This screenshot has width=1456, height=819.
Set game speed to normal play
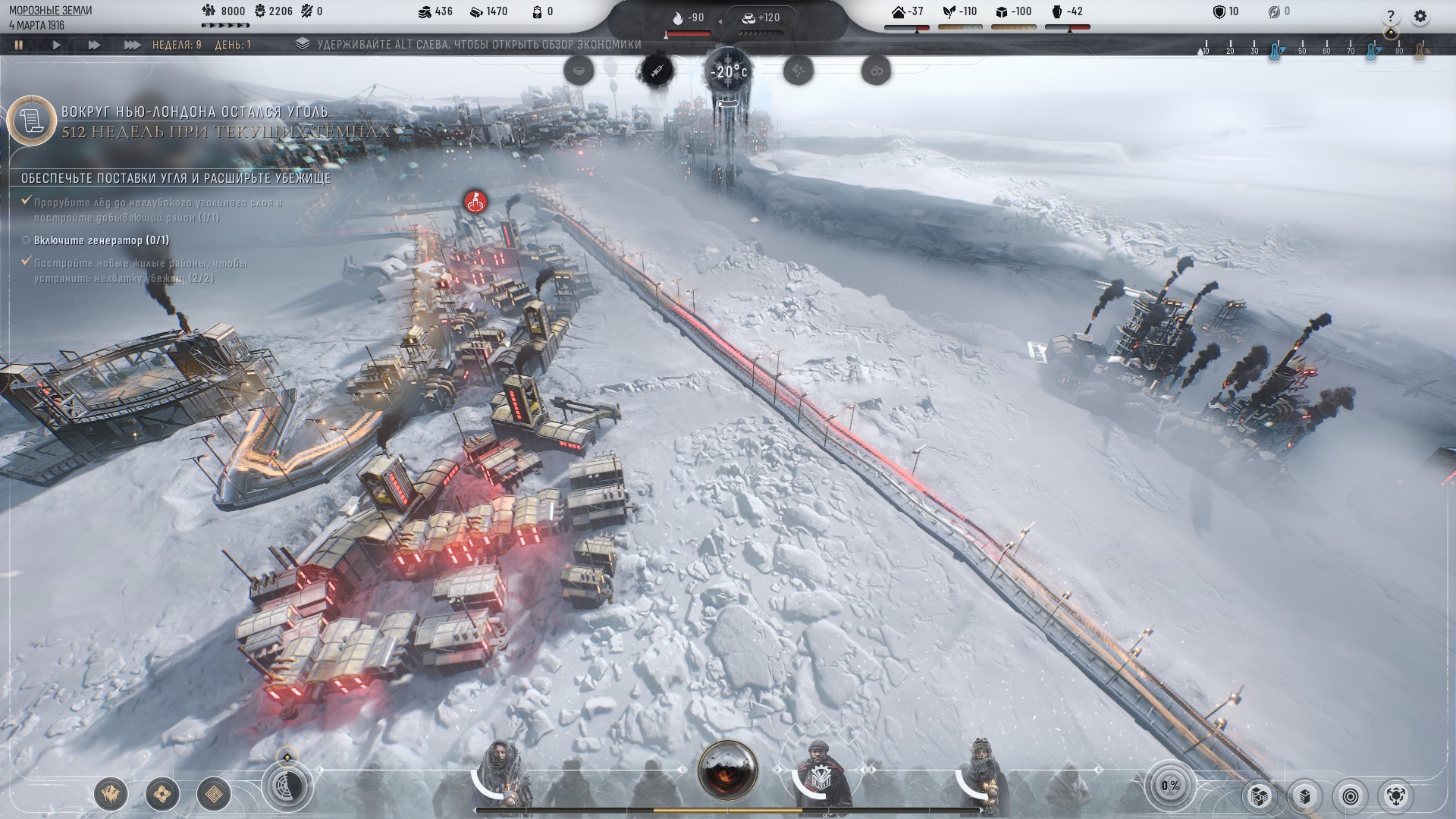[x=56, y=45]
